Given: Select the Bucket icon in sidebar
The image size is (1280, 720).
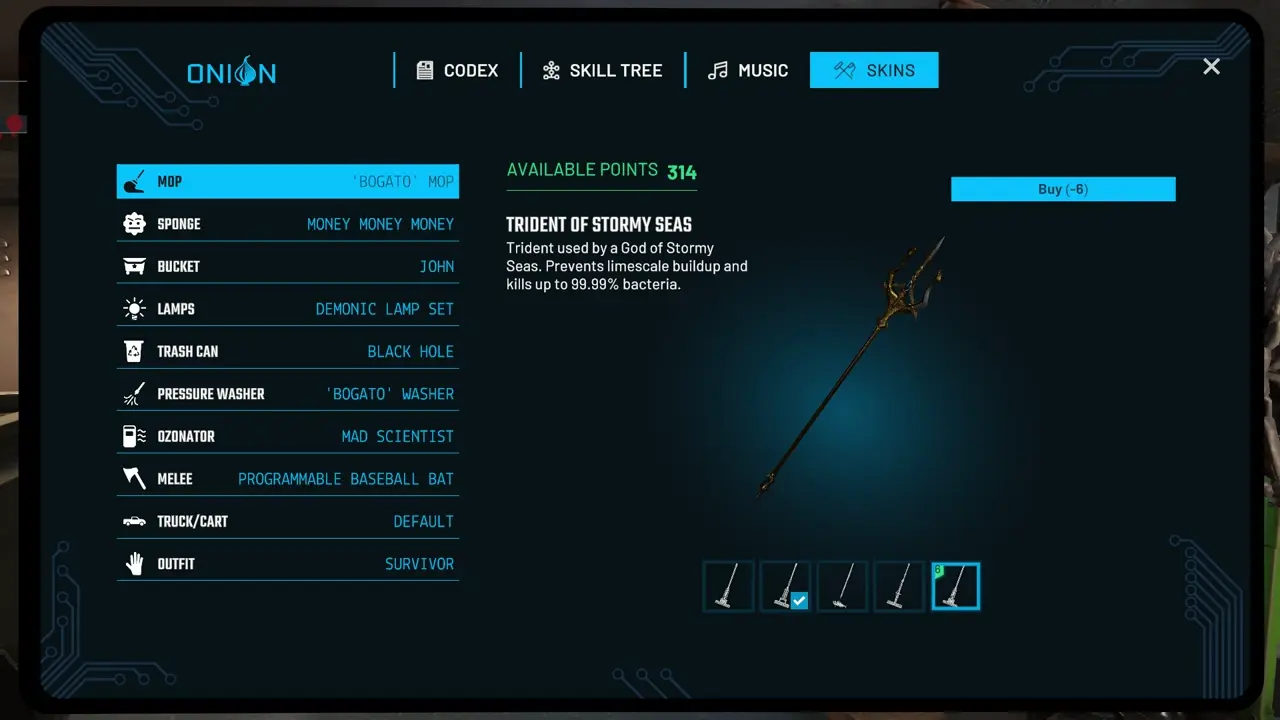Looking at the screenshot, I should [134, 266].
